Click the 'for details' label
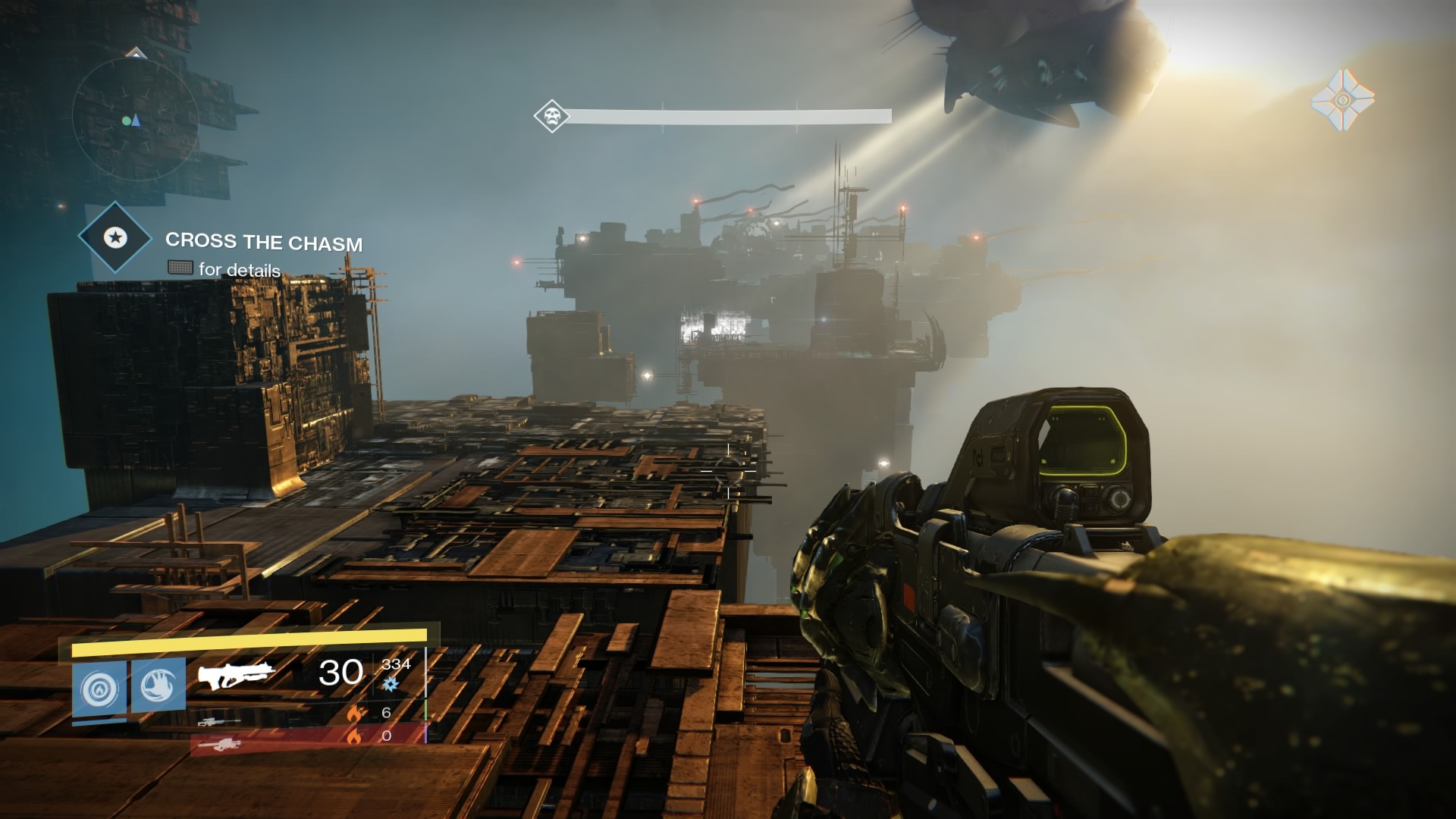1456x819 pixels. (x=238, y=268)
